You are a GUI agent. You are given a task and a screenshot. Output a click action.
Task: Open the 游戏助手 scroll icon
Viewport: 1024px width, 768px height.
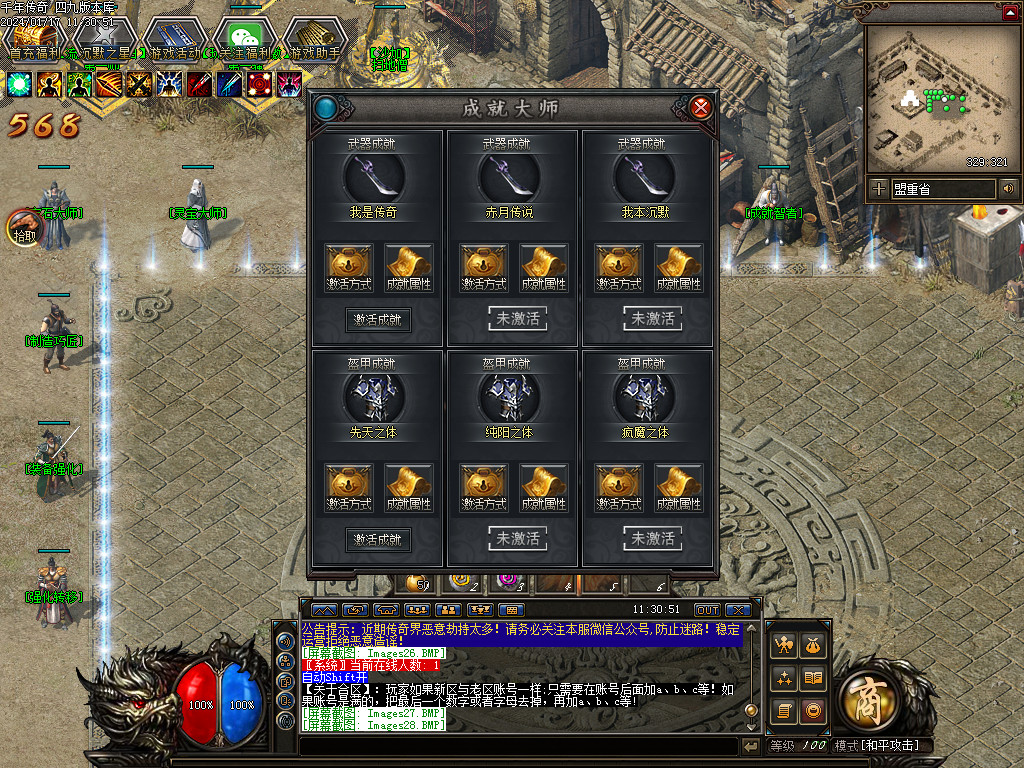click(x=314, y=39)
